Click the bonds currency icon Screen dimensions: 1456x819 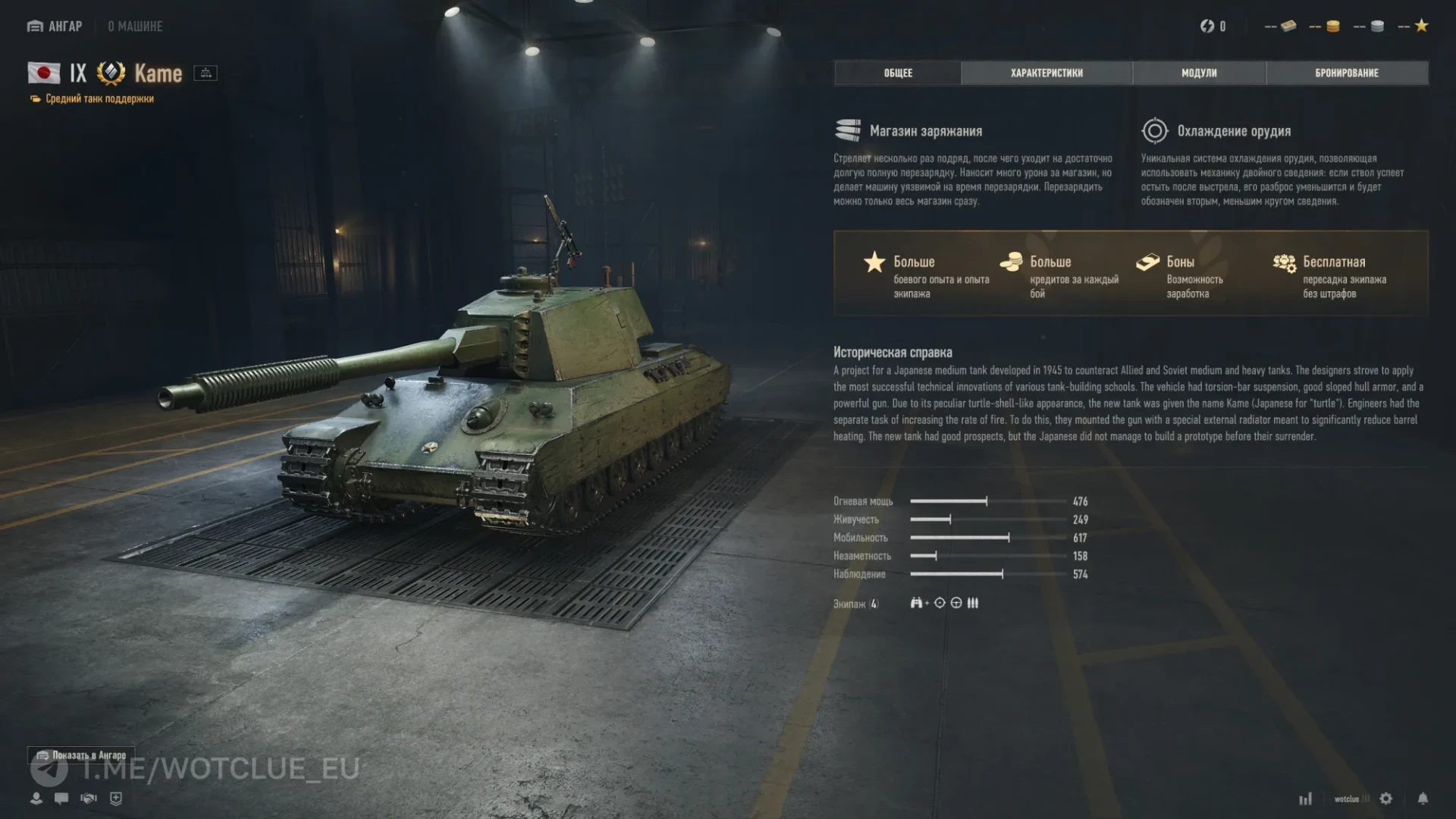tap(1288, 27)
